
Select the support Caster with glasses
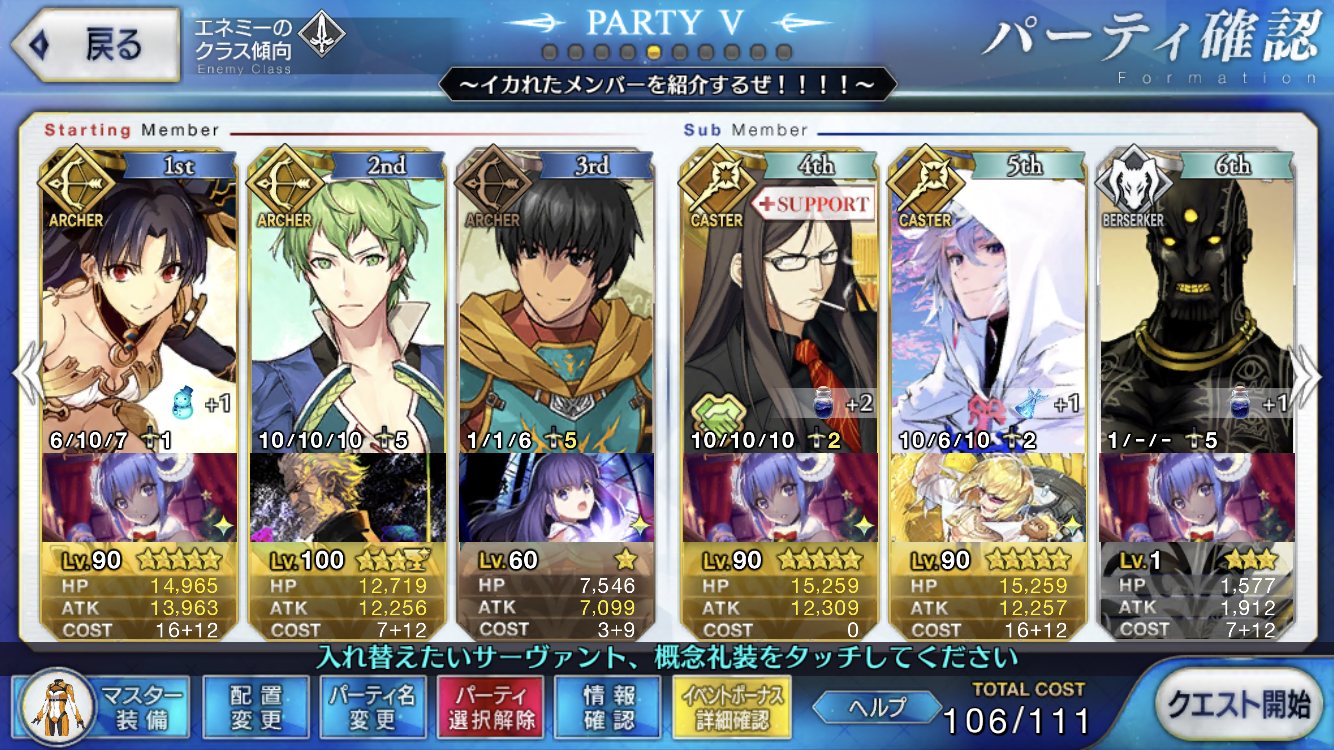[x=779, y=300]
